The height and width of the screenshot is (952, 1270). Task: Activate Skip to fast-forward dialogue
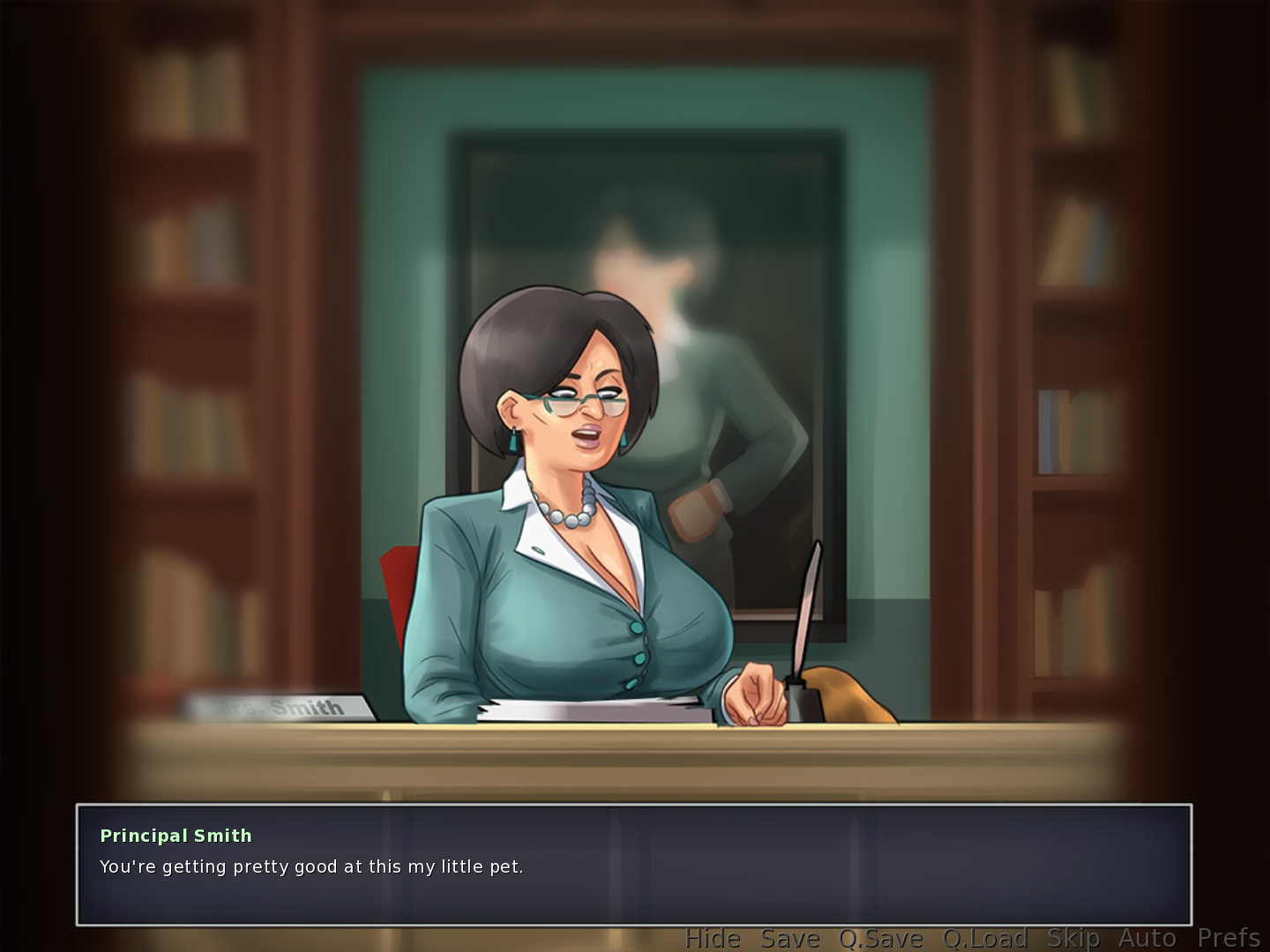coord(1073,938)
